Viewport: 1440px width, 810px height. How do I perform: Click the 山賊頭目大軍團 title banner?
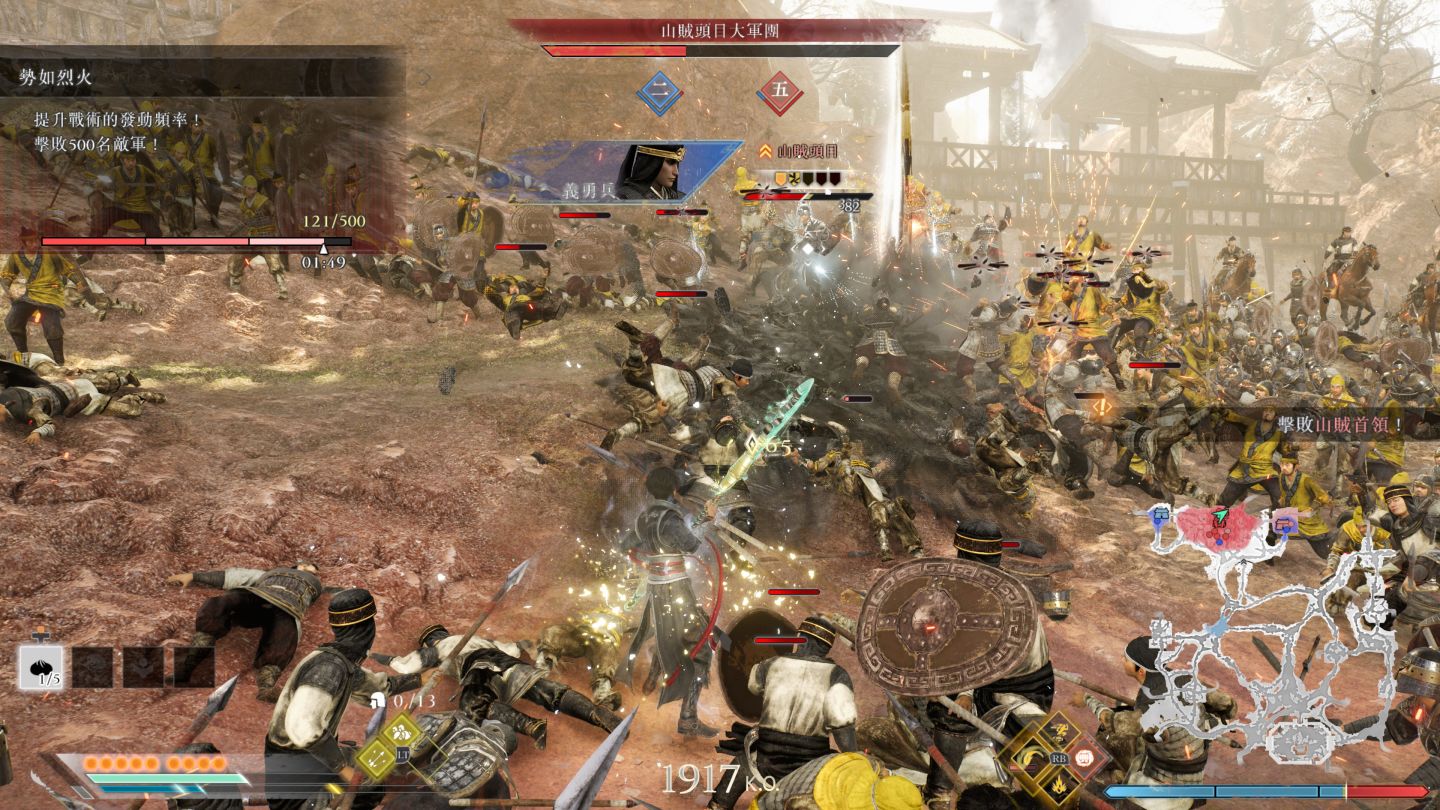click(x=719, y=30)
